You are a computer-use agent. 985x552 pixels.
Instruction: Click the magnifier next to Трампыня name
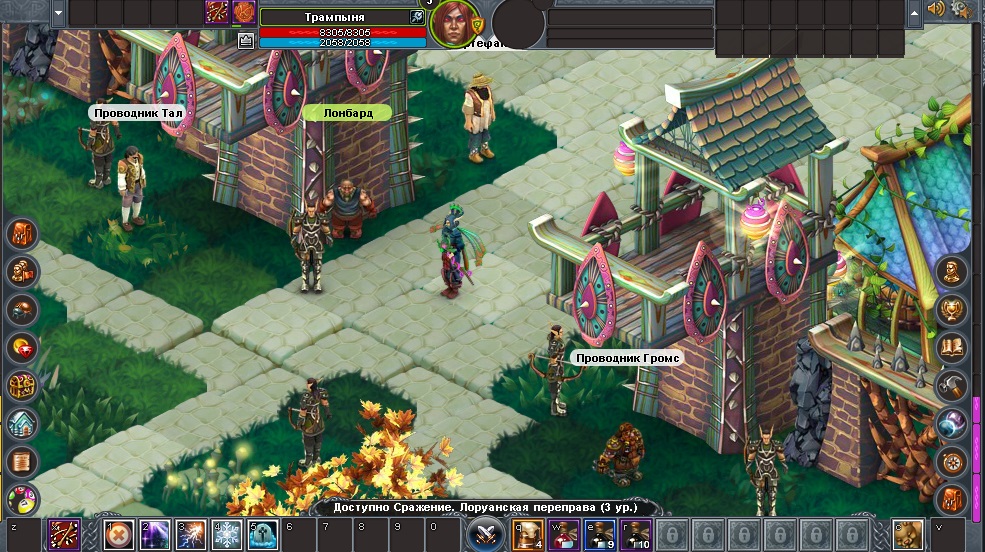point(416,17)
